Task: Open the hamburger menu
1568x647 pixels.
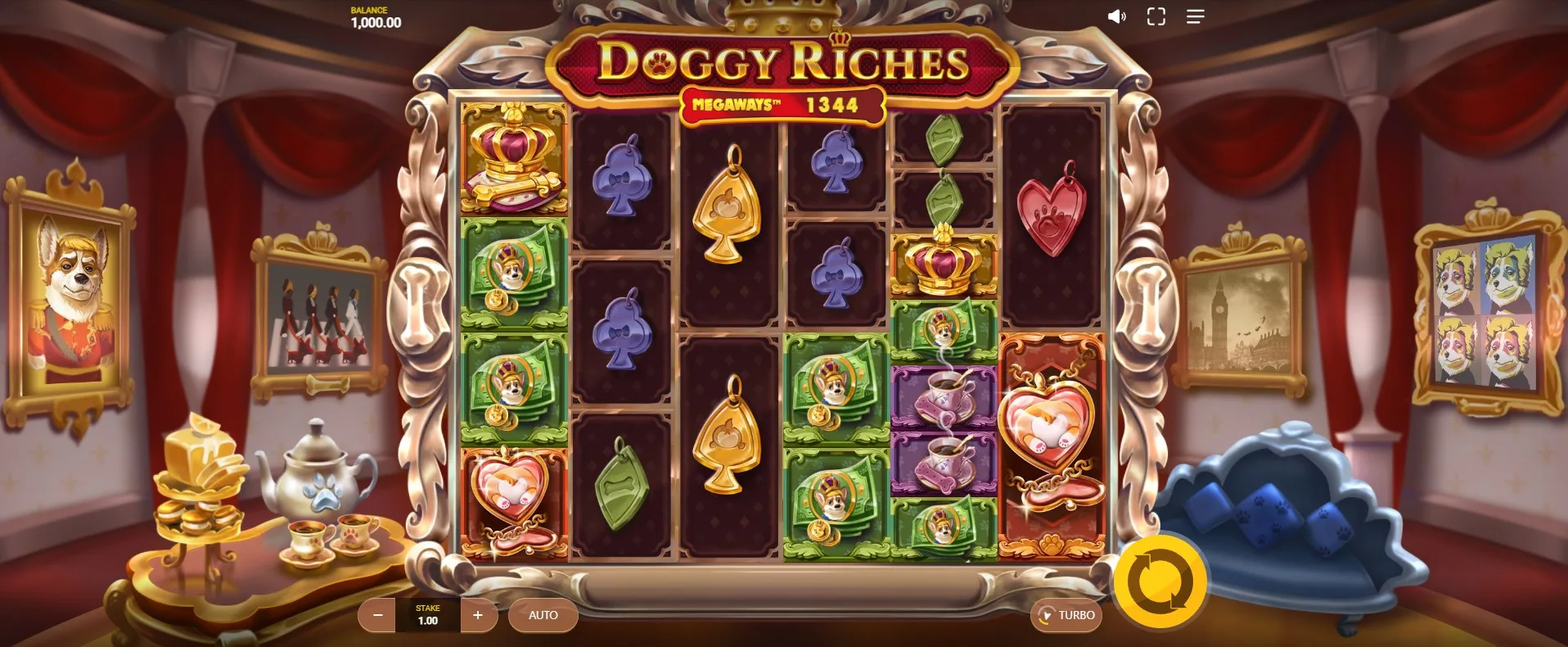Action: 1195,16
